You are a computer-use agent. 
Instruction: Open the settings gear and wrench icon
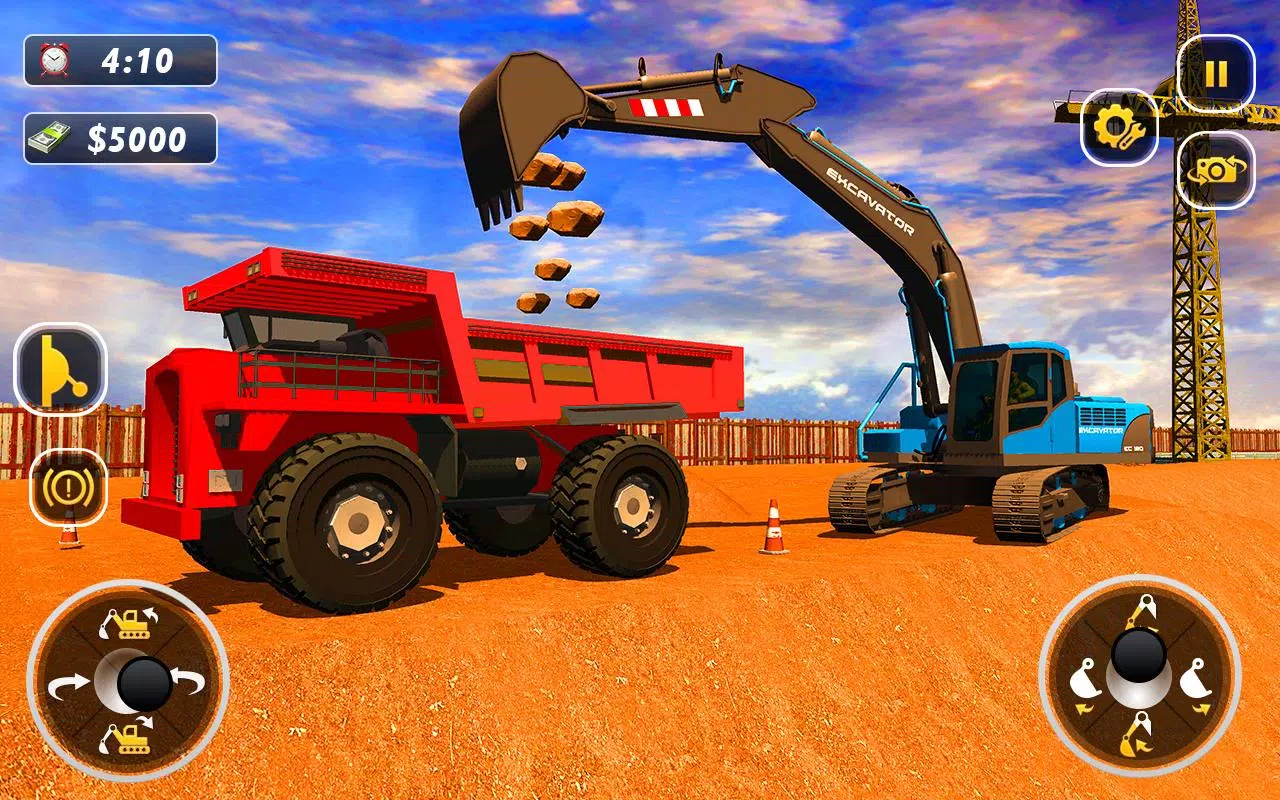tap(1119, 128)
